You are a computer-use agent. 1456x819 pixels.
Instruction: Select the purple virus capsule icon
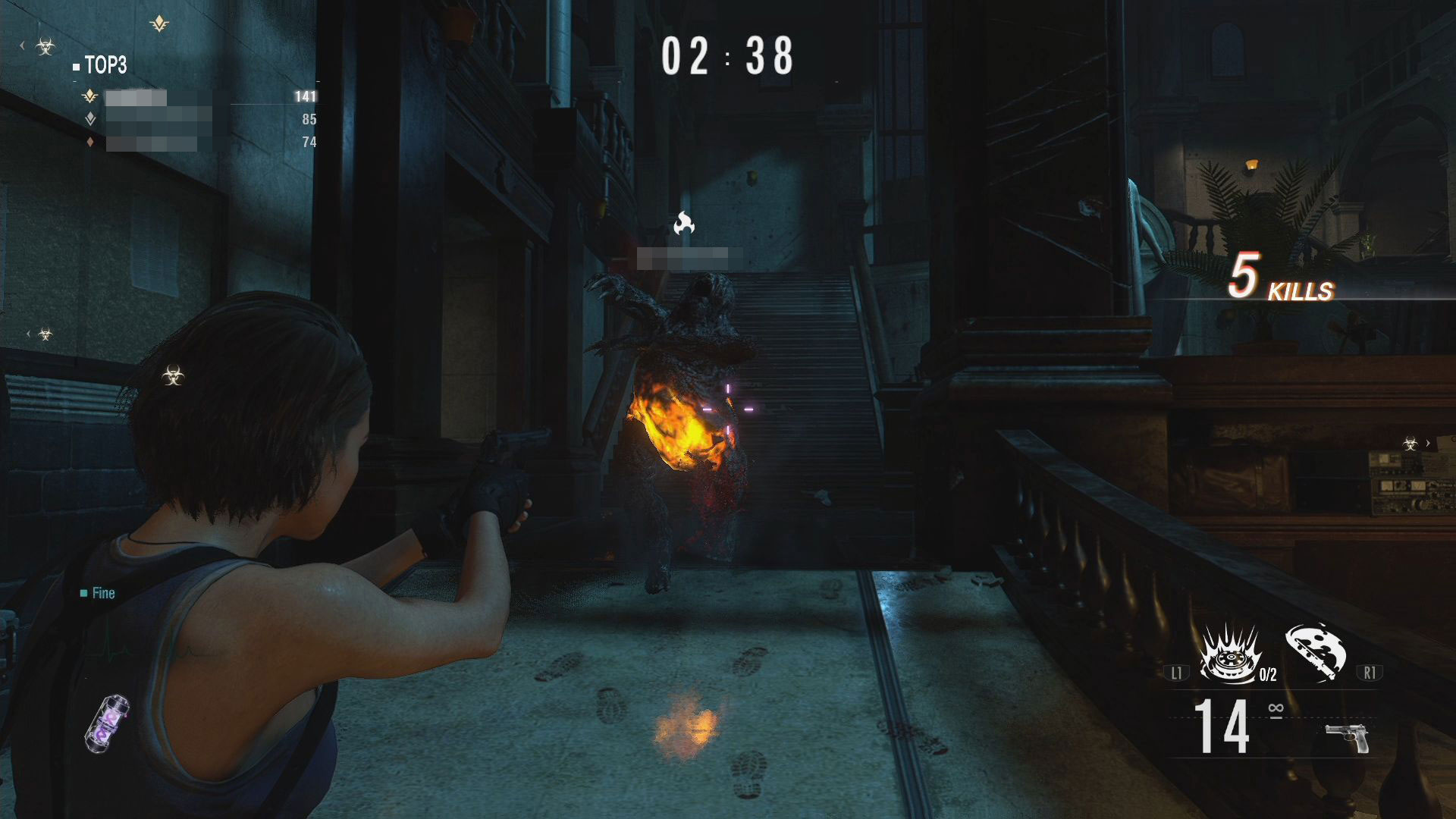(108, 724)
